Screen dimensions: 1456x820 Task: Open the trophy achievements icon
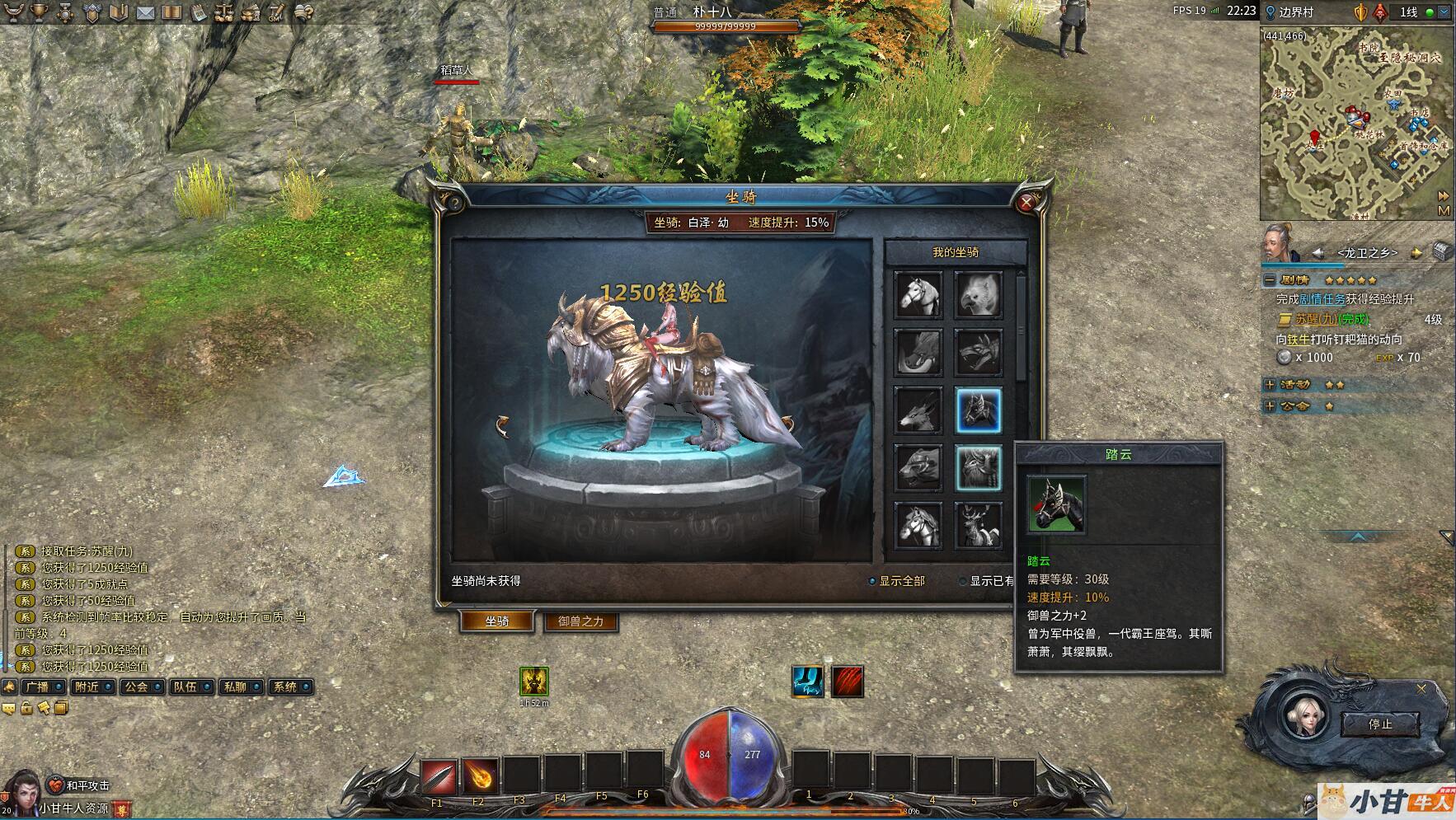coord(39,12)
